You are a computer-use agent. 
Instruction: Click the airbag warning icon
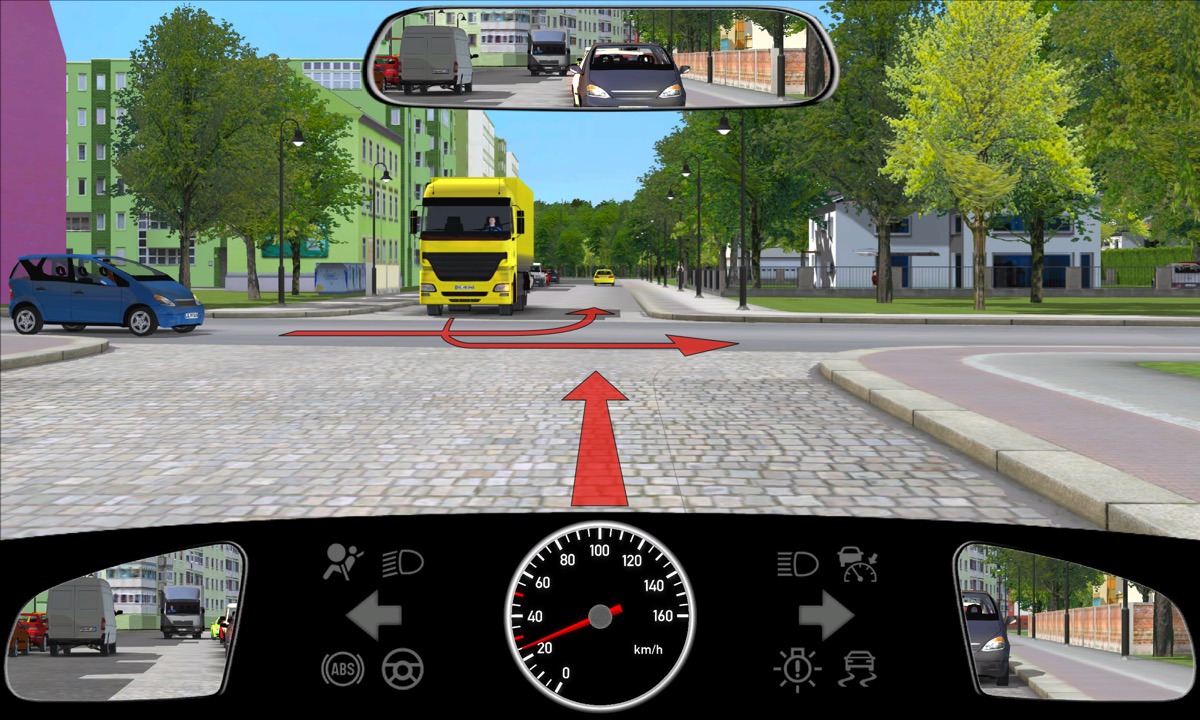click(343, 563)
